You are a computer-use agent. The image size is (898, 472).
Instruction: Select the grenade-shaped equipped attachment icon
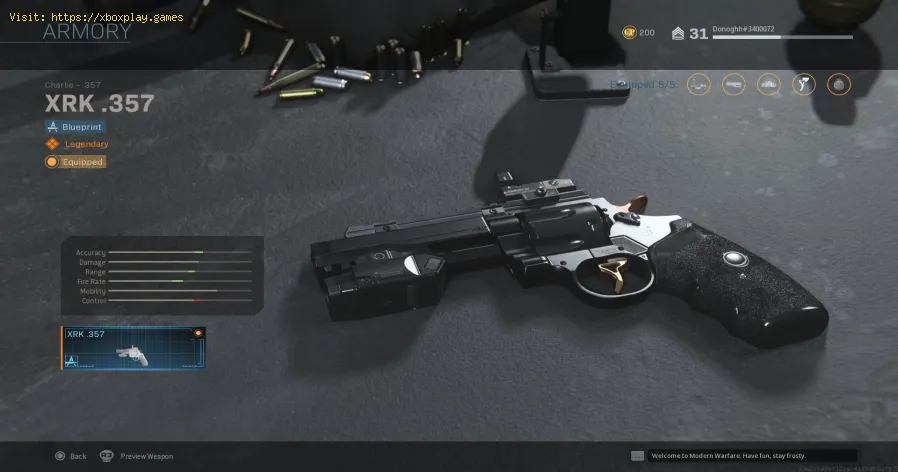coord(838,85)
